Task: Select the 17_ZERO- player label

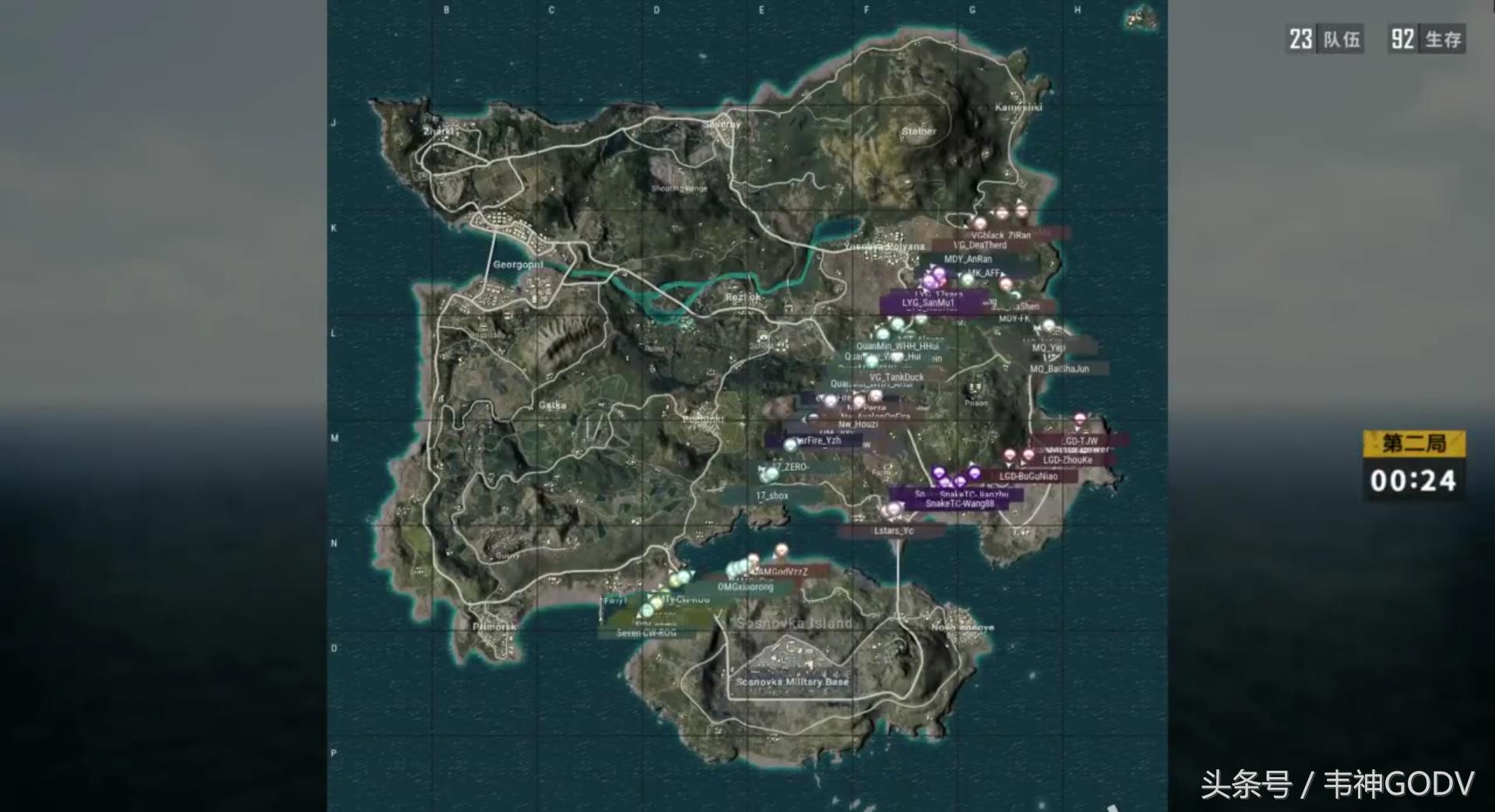Action: point(790,467)
